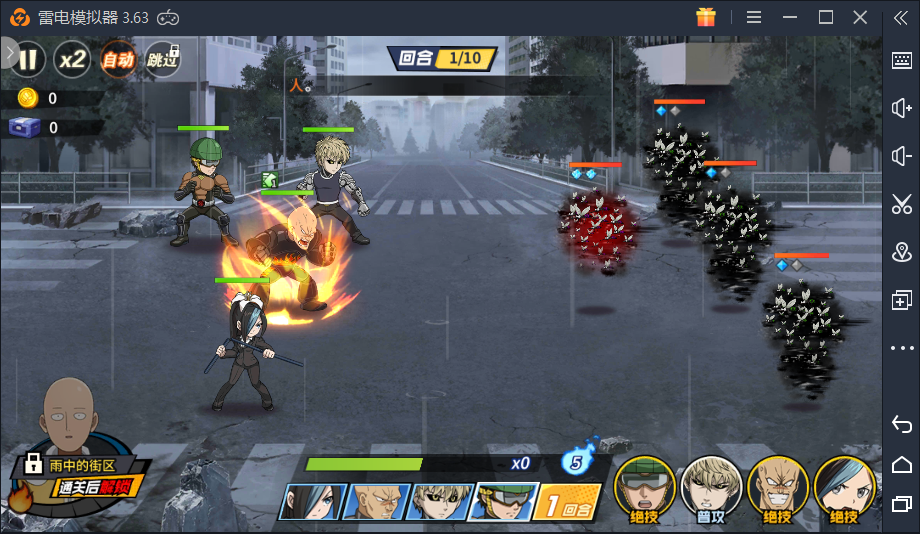Activate Mumen Rider's 绝技 skill portrait

click(x=643, y=488)
